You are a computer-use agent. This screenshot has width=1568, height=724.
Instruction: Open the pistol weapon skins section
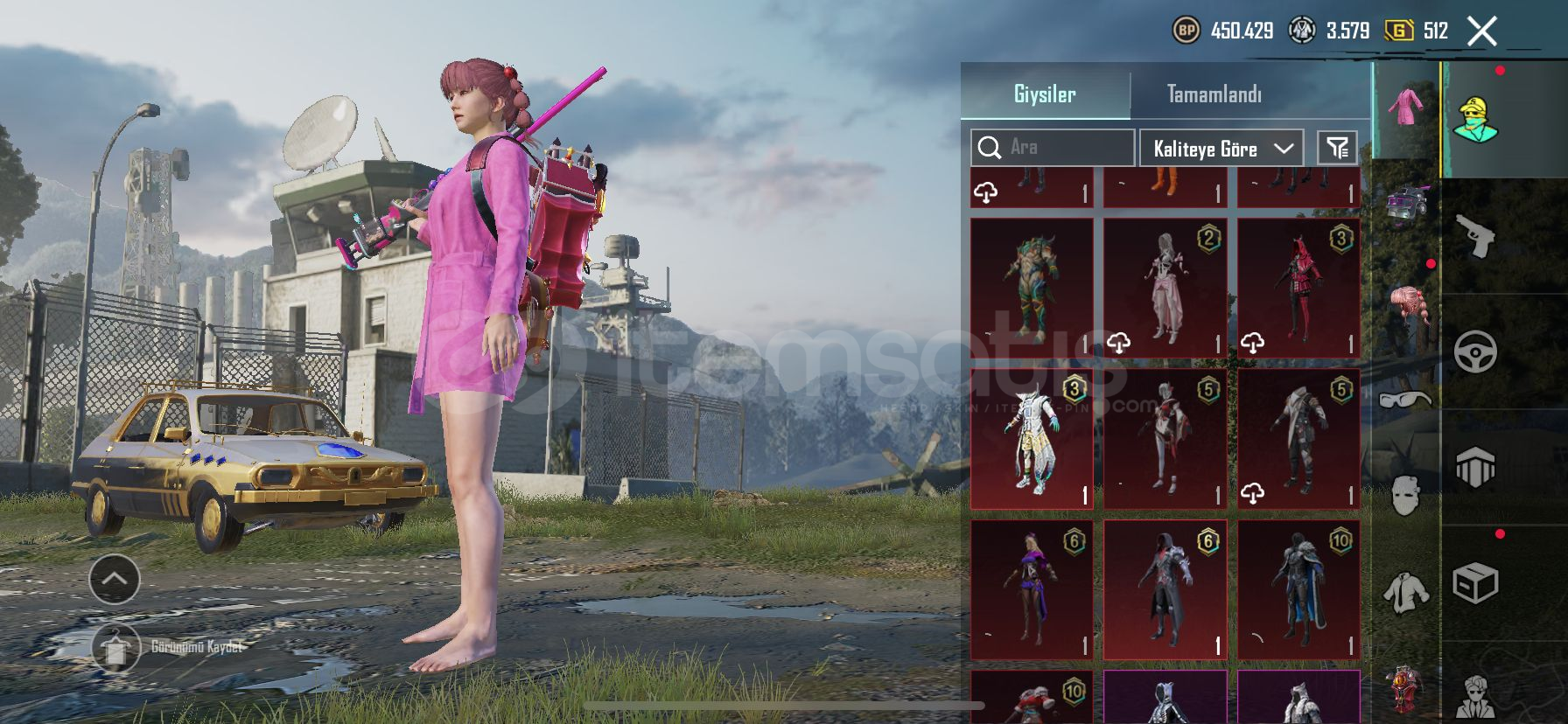(x=1475, y=236)
